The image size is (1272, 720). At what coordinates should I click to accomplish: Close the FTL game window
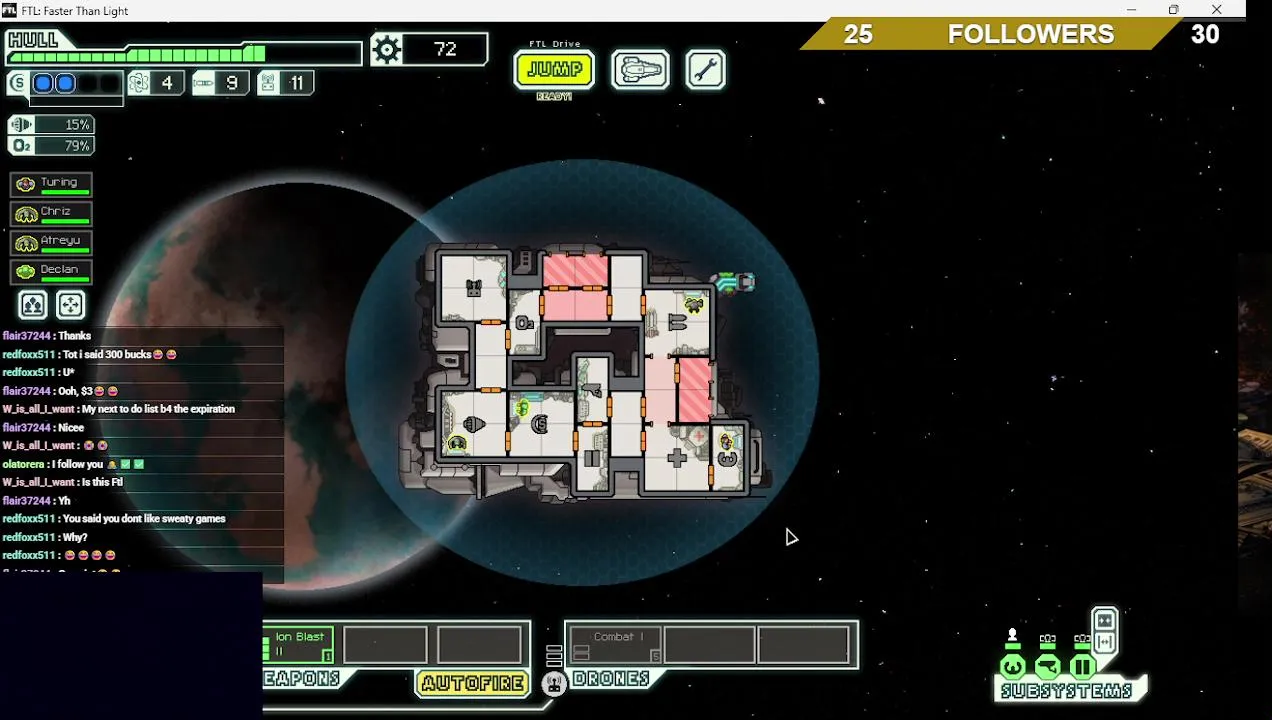point(1216,10)
